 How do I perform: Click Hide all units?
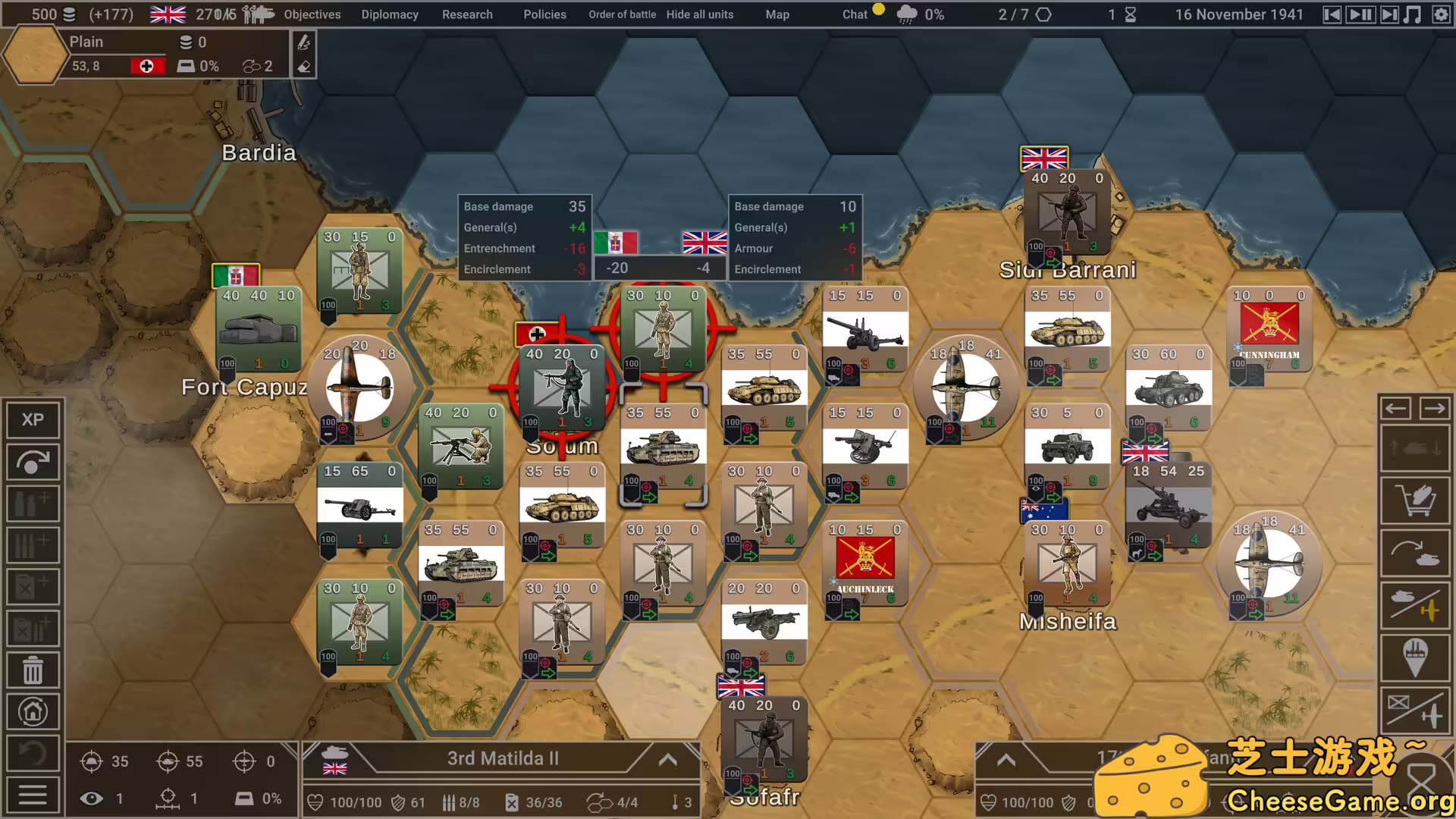(x=700, y=14)
